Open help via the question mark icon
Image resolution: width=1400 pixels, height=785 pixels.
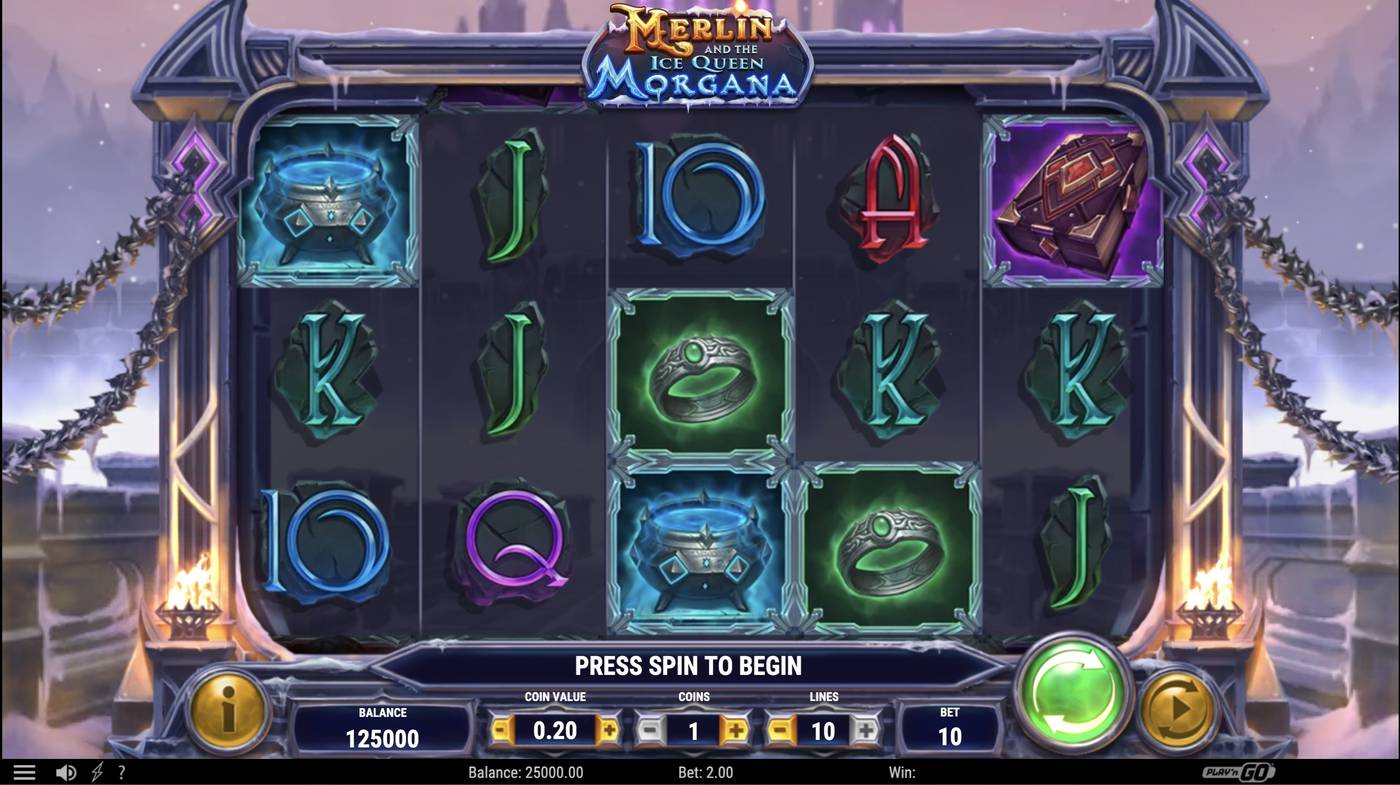point(122,771)
